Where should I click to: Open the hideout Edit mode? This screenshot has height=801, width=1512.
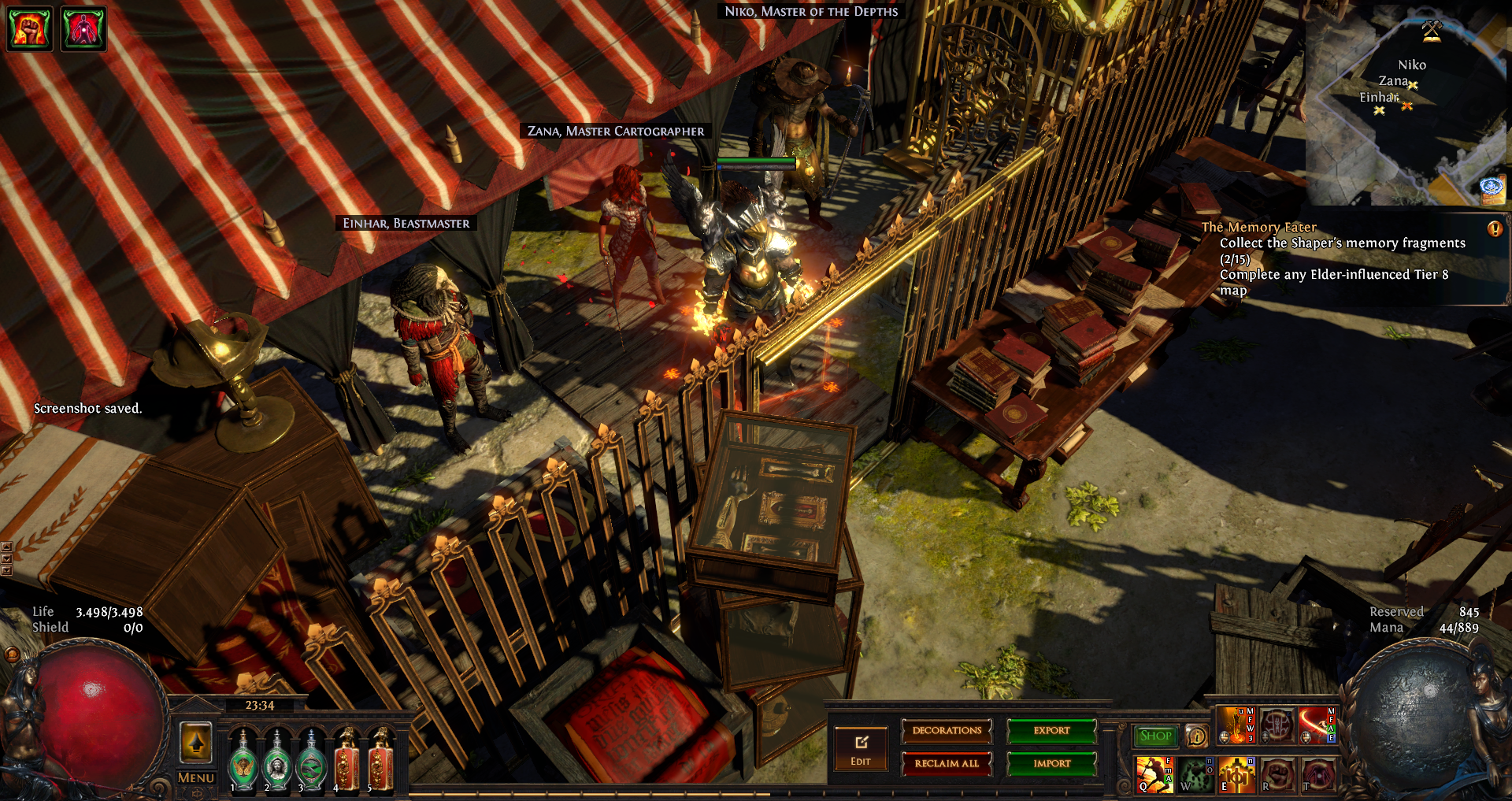click(861, 748)
